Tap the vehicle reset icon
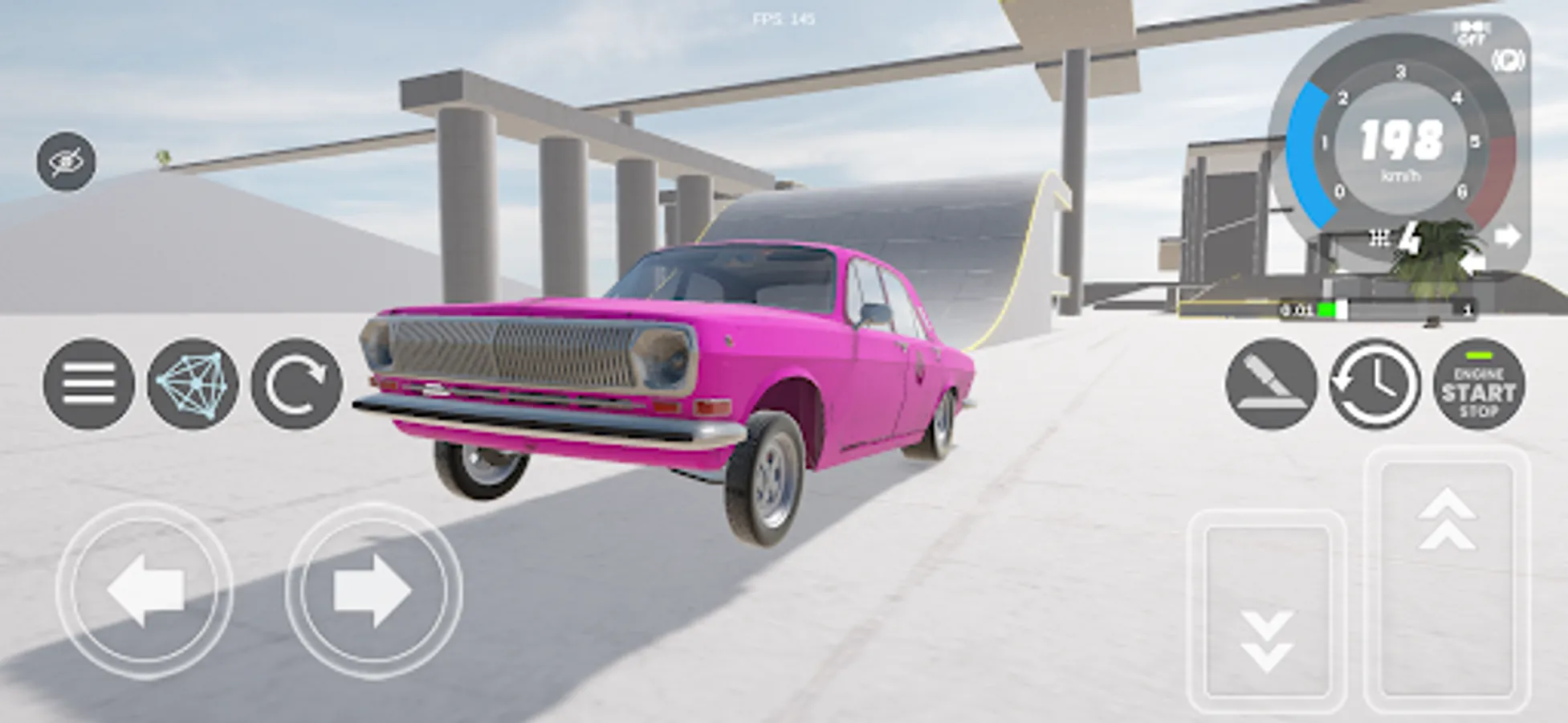 [295, 384]
